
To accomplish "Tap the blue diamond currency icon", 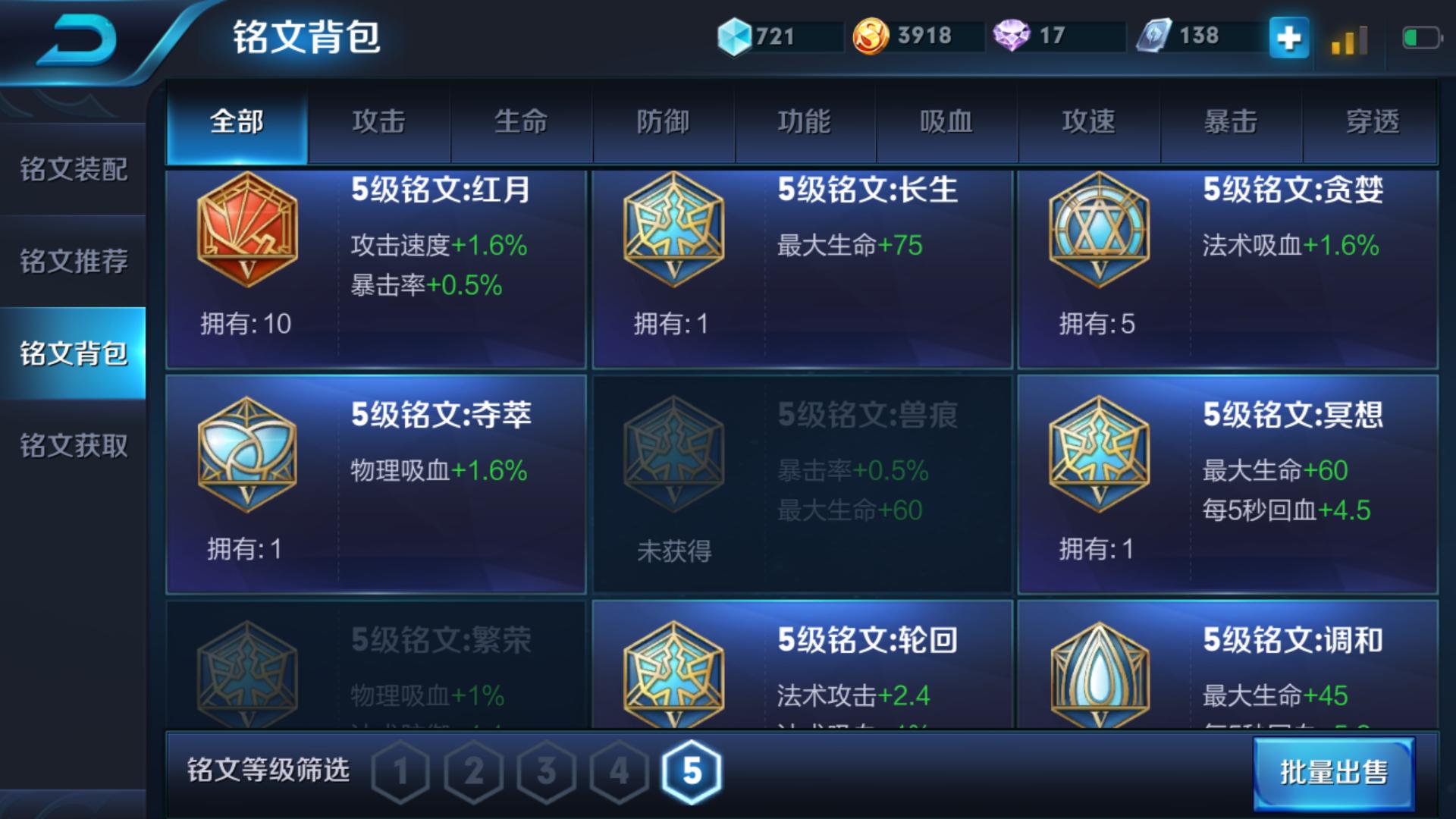I will point(733,34).
